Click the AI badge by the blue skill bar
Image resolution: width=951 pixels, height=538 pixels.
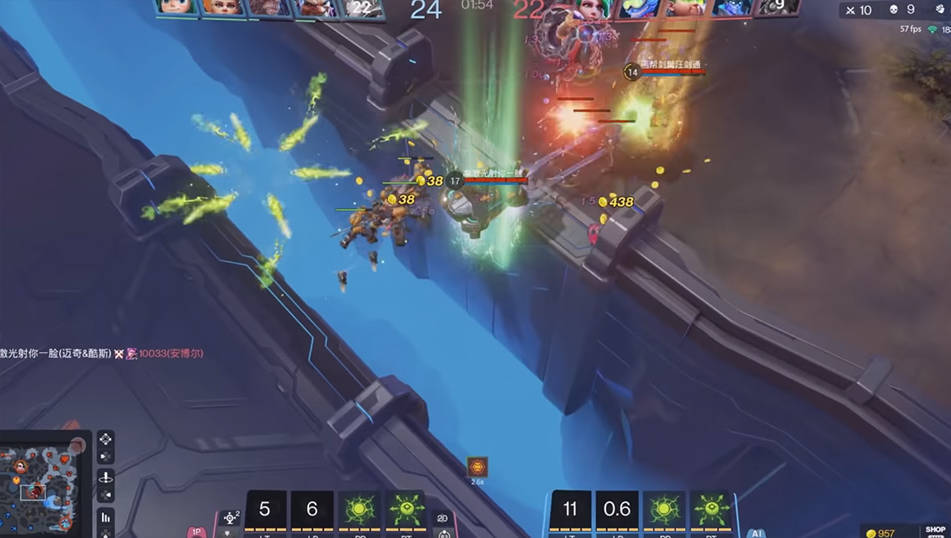[757, 532]
